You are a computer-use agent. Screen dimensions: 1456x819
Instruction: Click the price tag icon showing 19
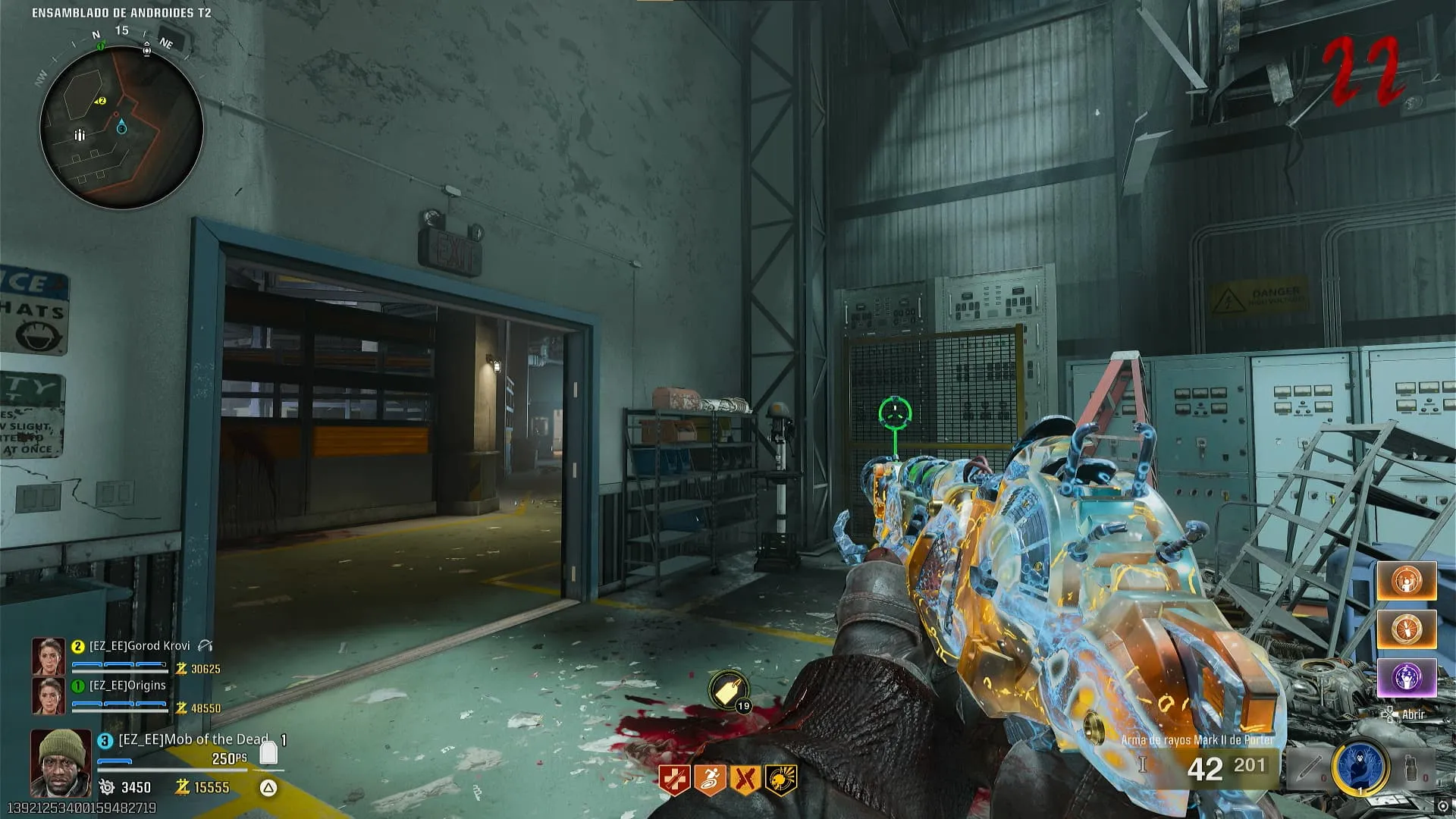point(729,692)
